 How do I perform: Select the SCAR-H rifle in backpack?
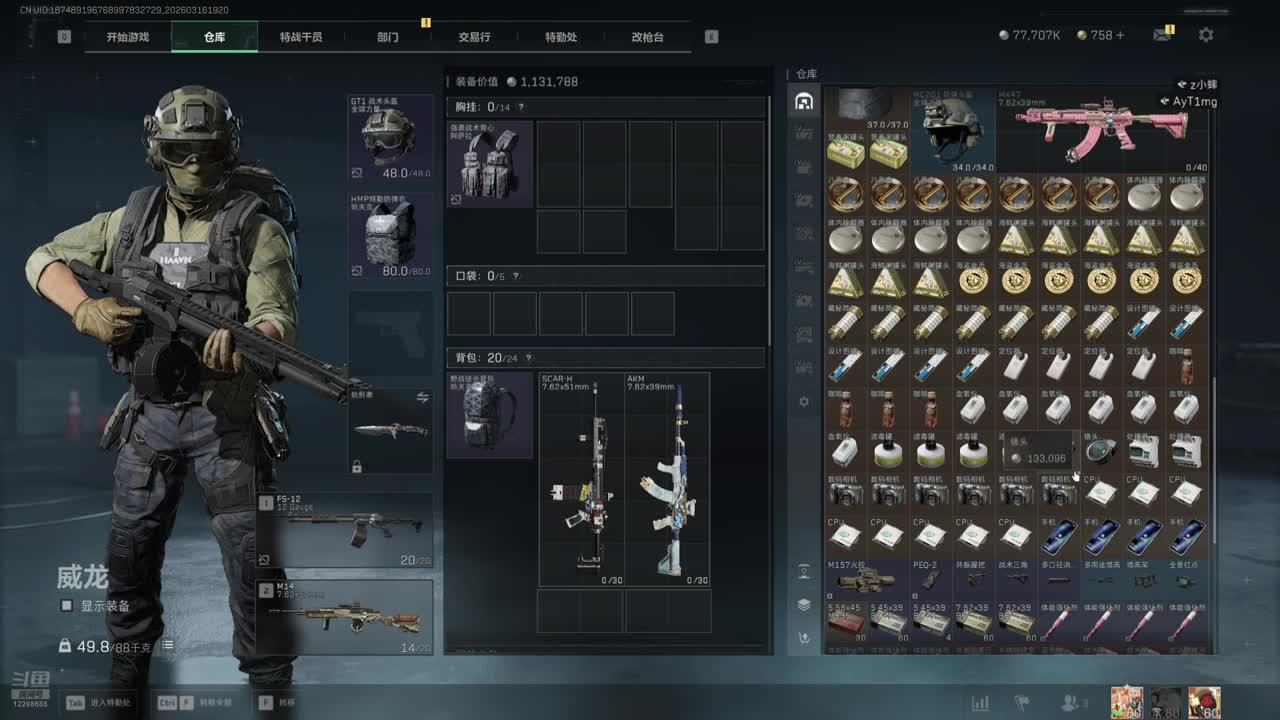pos(581,480)
